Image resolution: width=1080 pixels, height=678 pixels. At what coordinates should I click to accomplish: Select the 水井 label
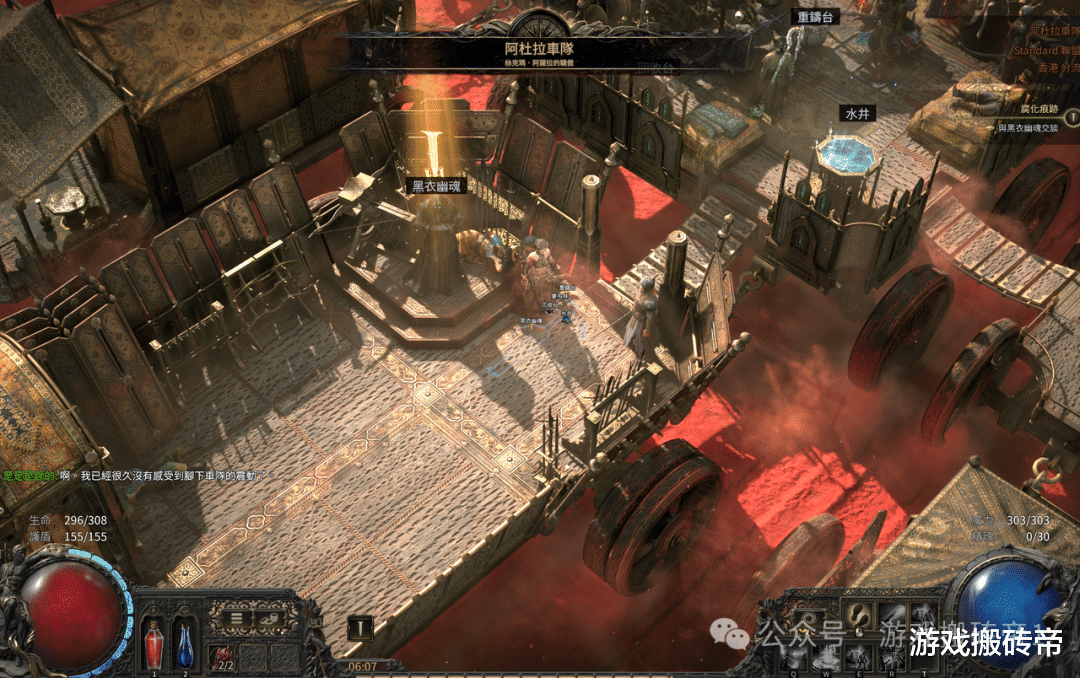[858, 114]
